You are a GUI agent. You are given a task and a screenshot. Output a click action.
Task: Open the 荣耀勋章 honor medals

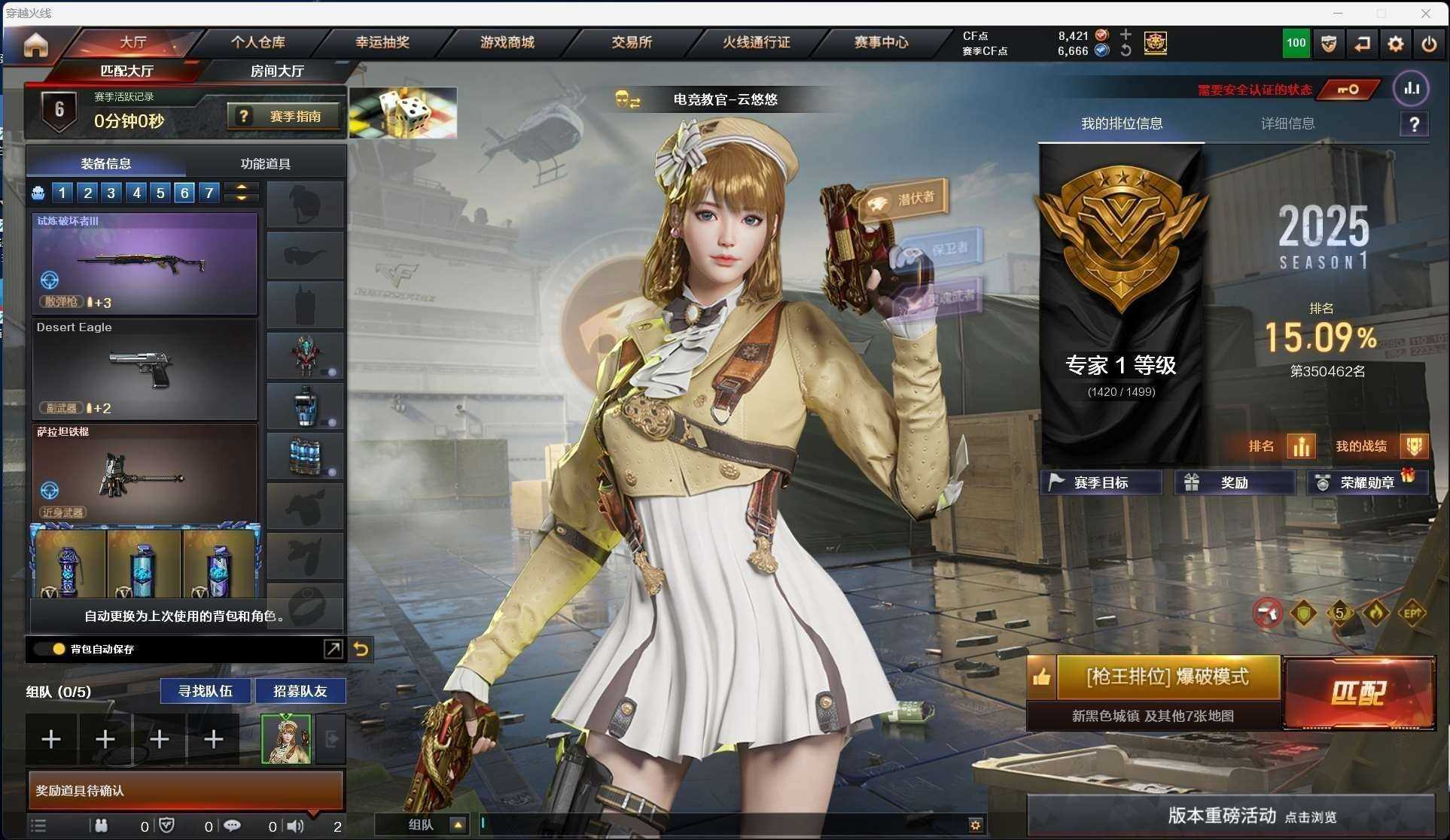click(x=1366, y=482)
